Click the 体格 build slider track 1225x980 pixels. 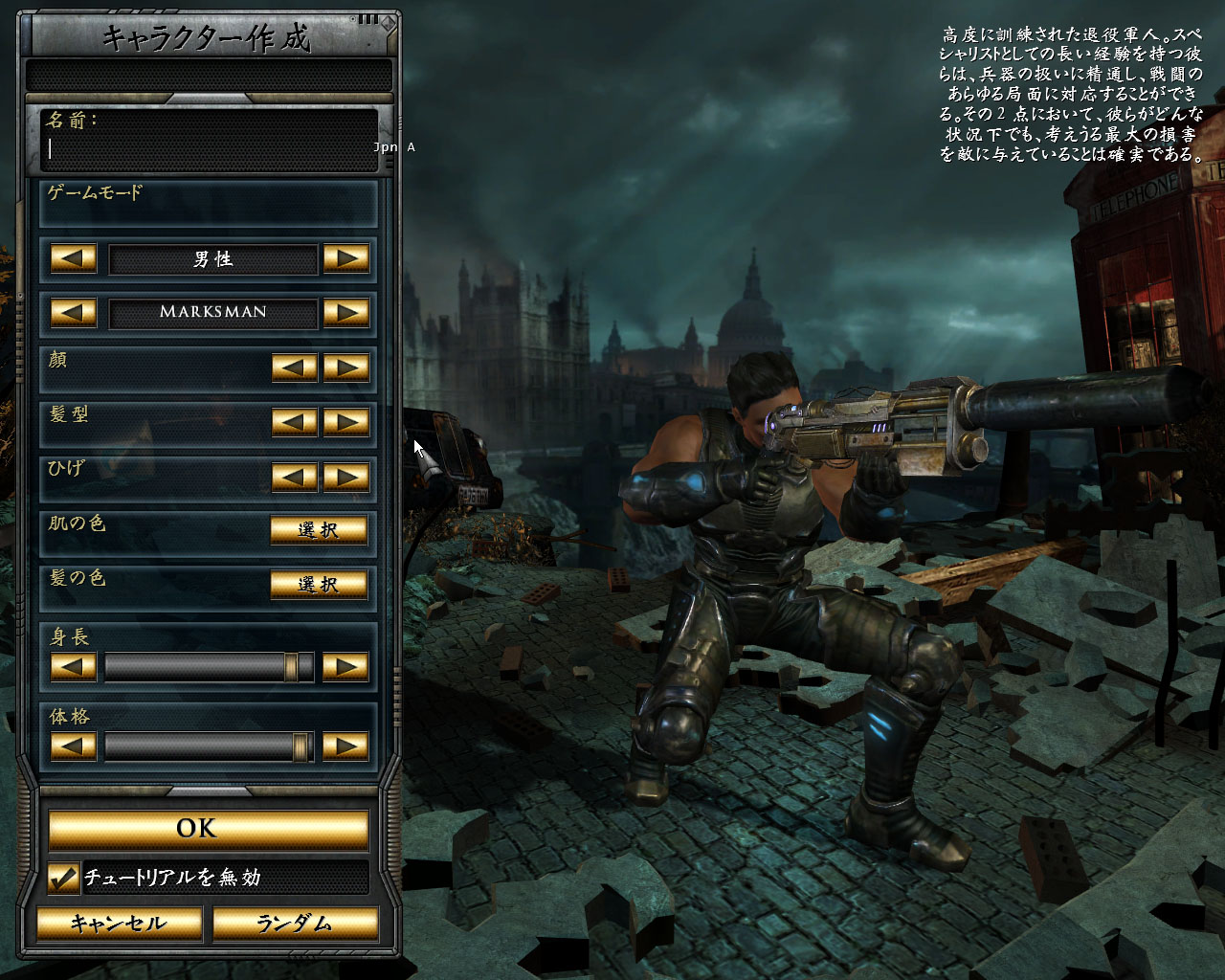tap(209, 746)
